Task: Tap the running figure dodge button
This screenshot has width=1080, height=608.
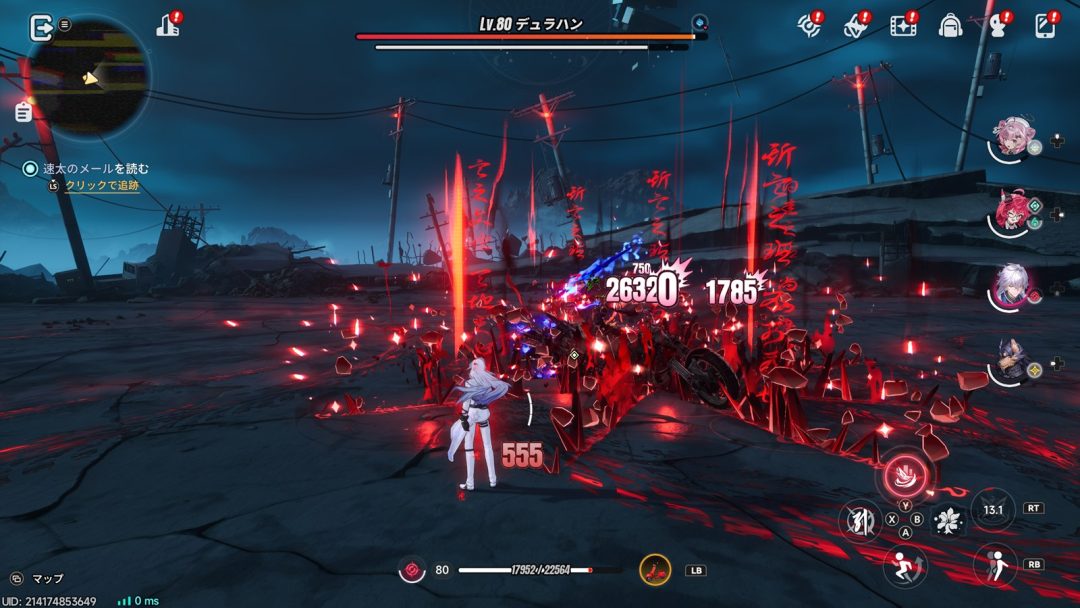Action: pos(905,567)
